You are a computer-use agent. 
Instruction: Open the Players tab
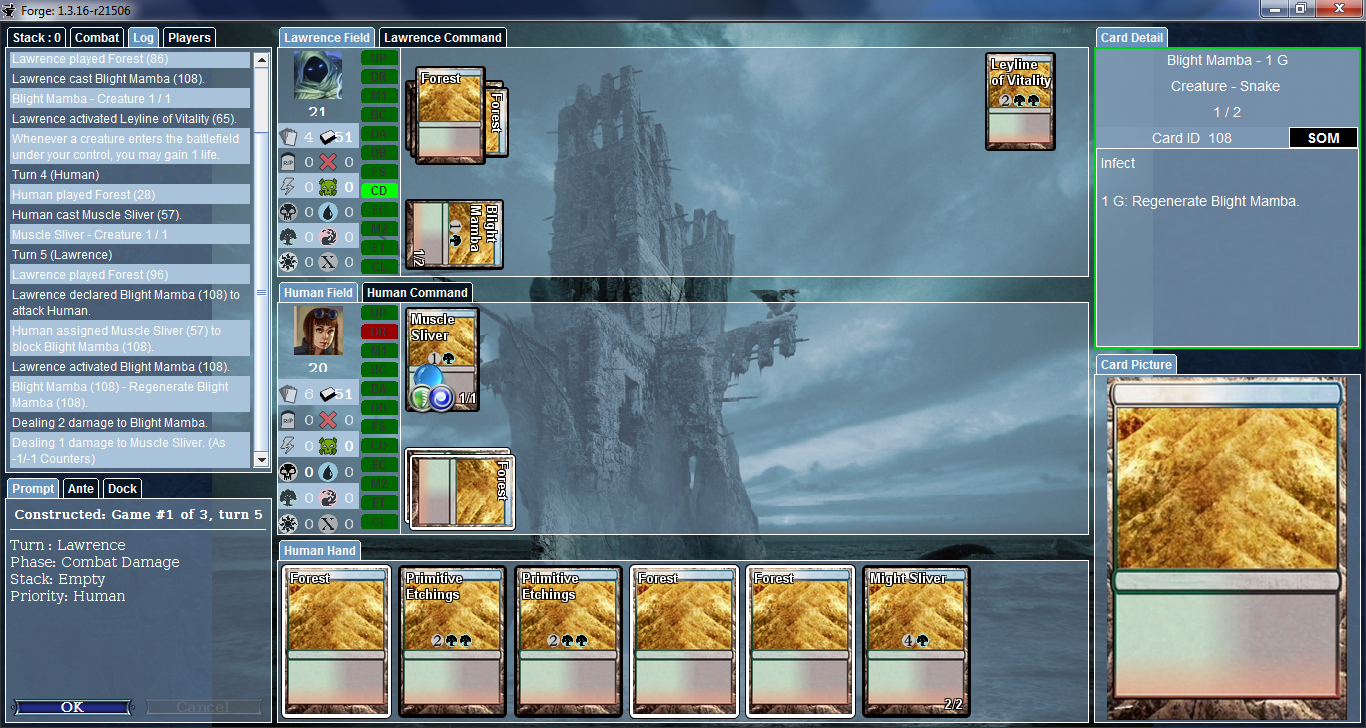coord(189,38)
